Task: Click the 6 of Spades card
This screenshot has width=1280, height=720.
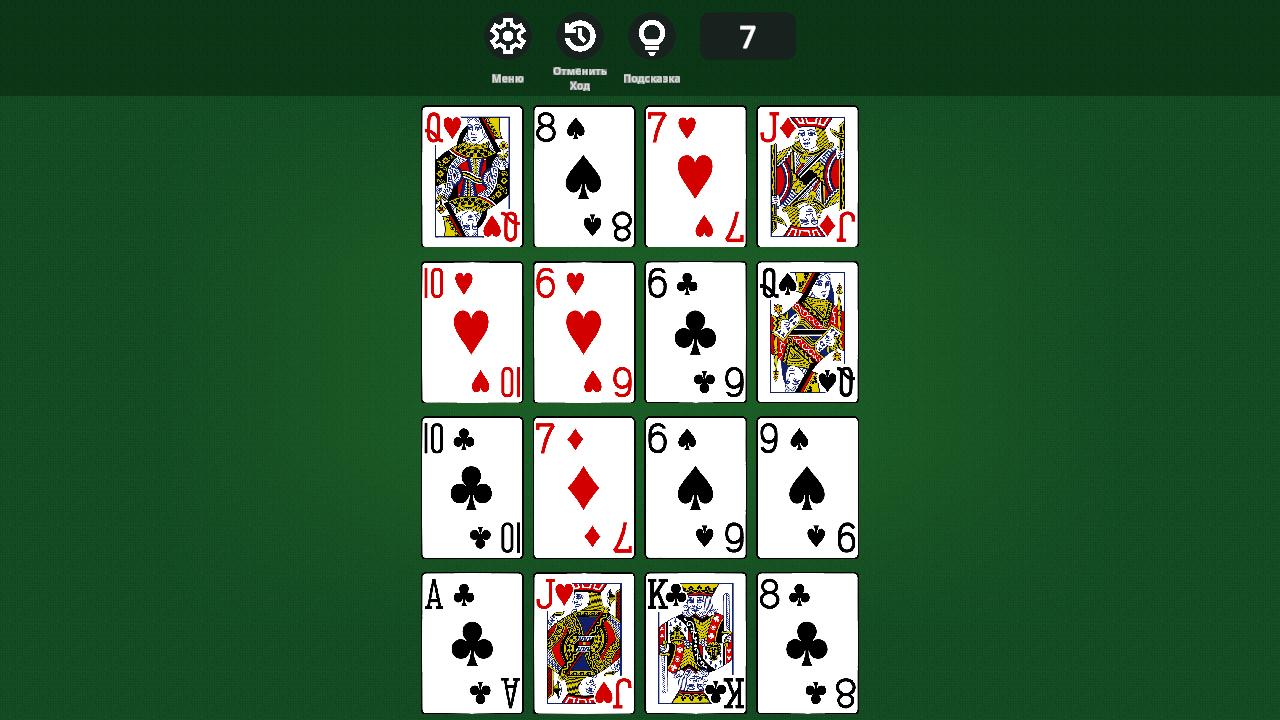Action: point(695,487)
